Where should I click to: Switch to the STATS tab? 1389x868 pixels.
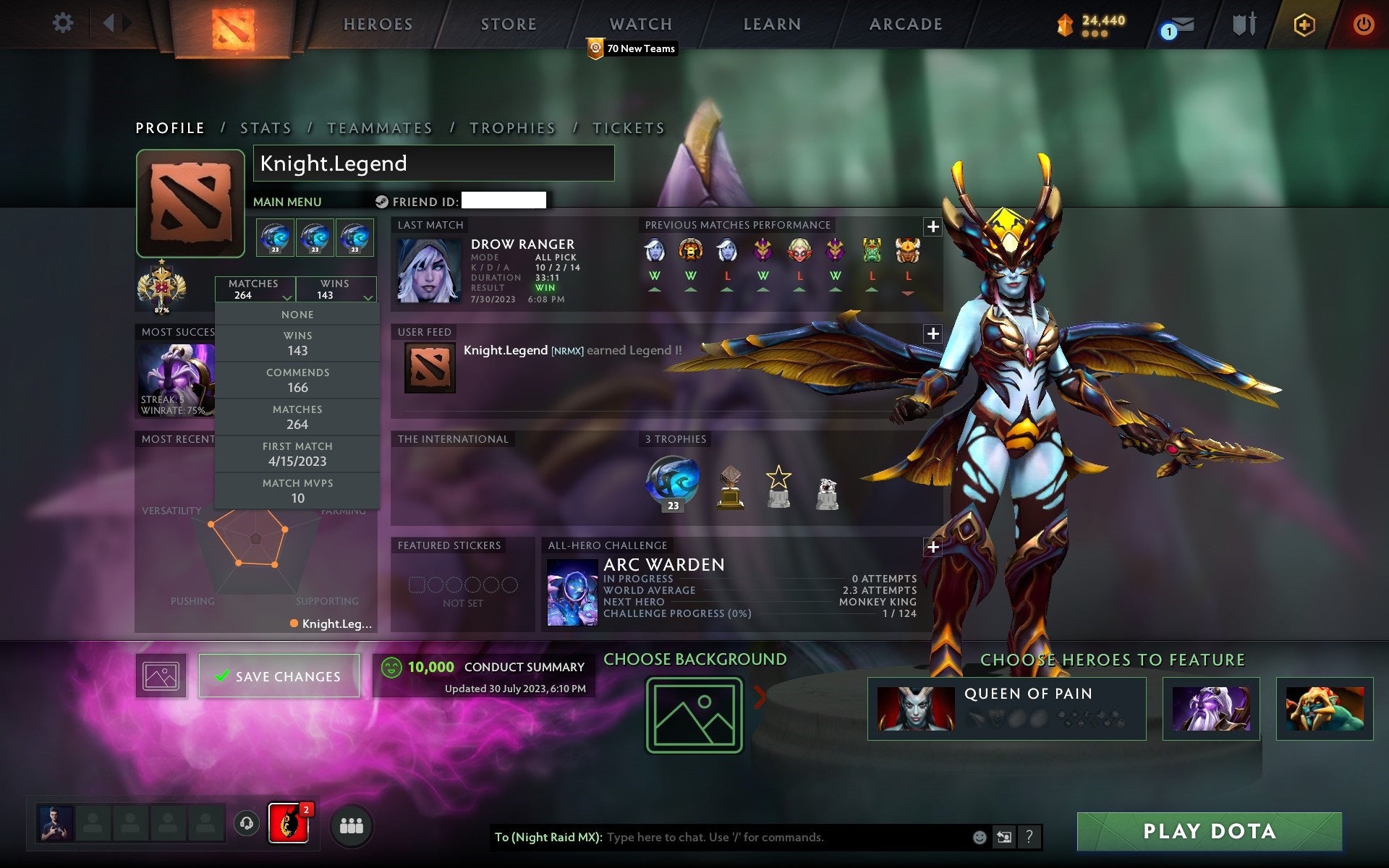(x=266, y=127)
